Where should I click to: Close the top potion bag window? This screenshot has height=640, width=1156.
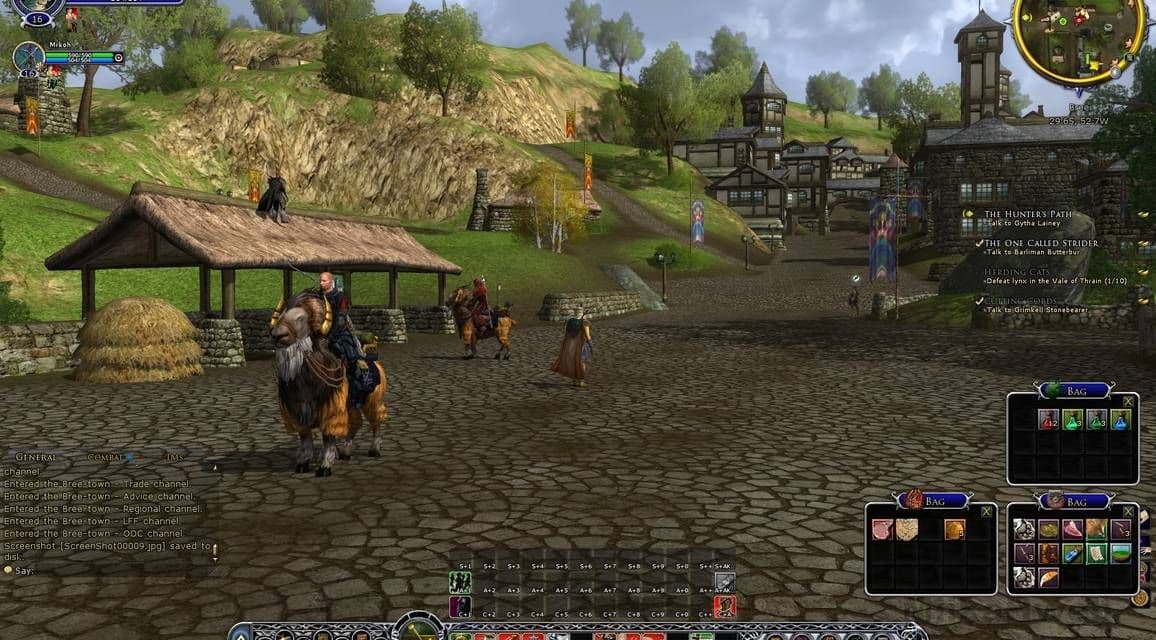click(x=1127, y=401)
